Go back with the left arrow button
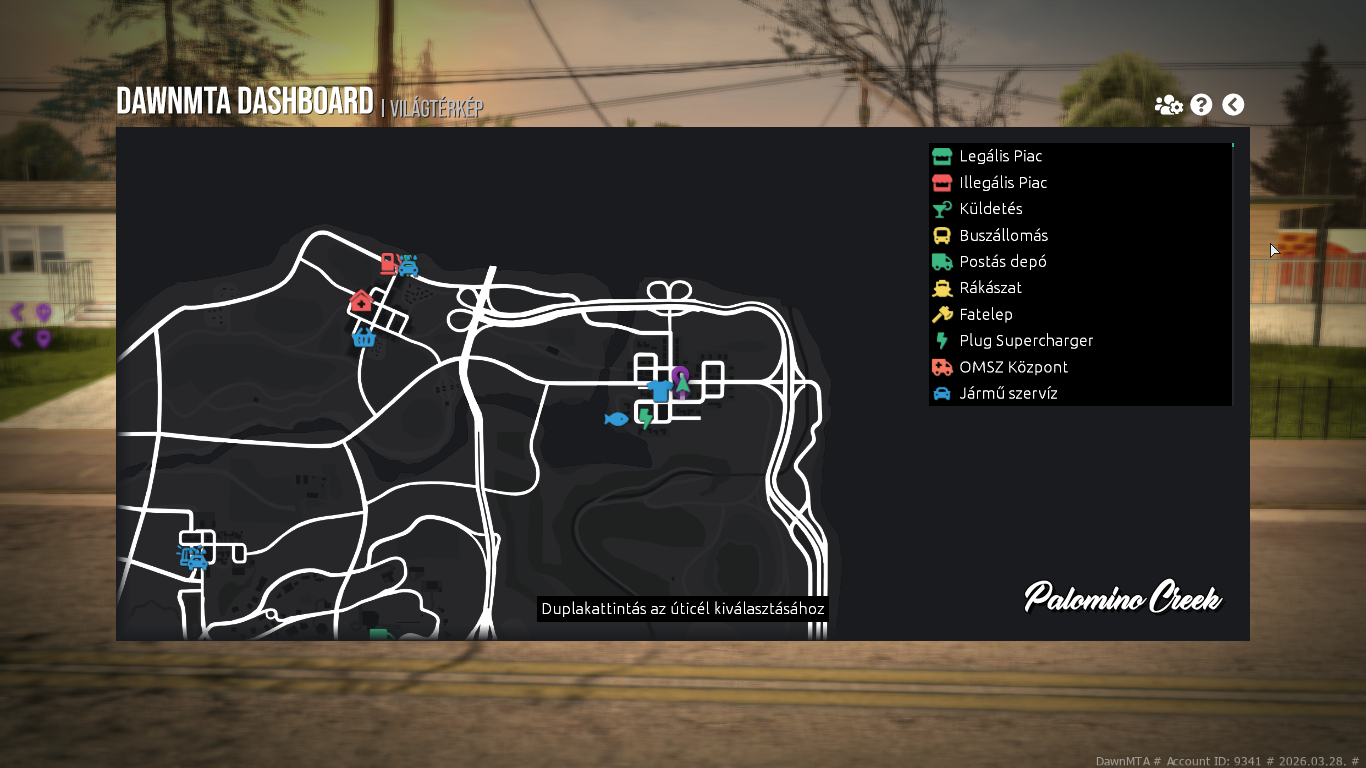The image size is (1366, 768). pos(1233,105)
